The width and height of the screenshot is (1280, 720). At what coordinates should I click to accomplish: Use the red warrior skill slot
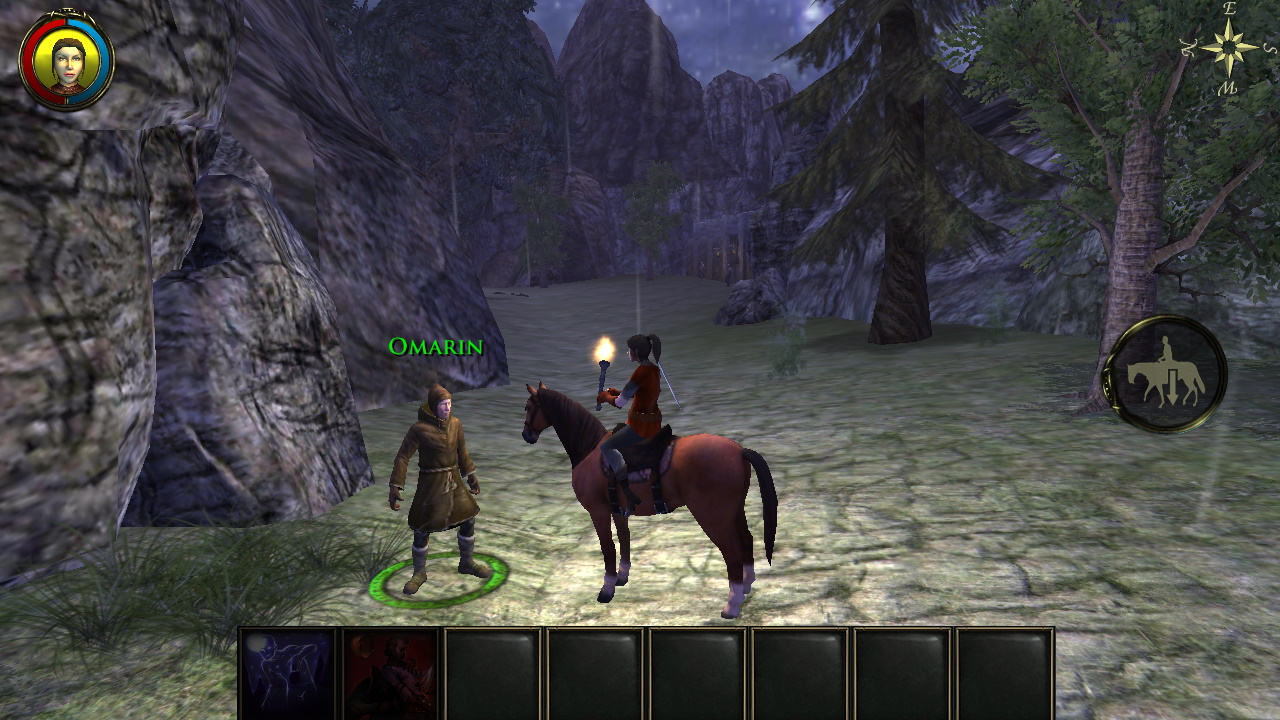coord(391,673)
